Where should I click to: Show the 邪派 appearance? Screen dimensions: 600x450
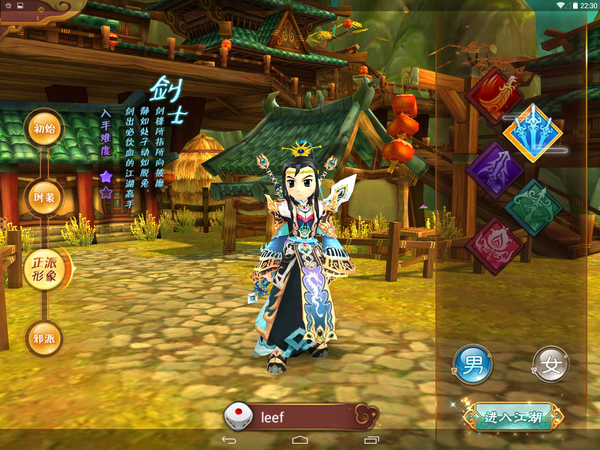click(43, 337)
